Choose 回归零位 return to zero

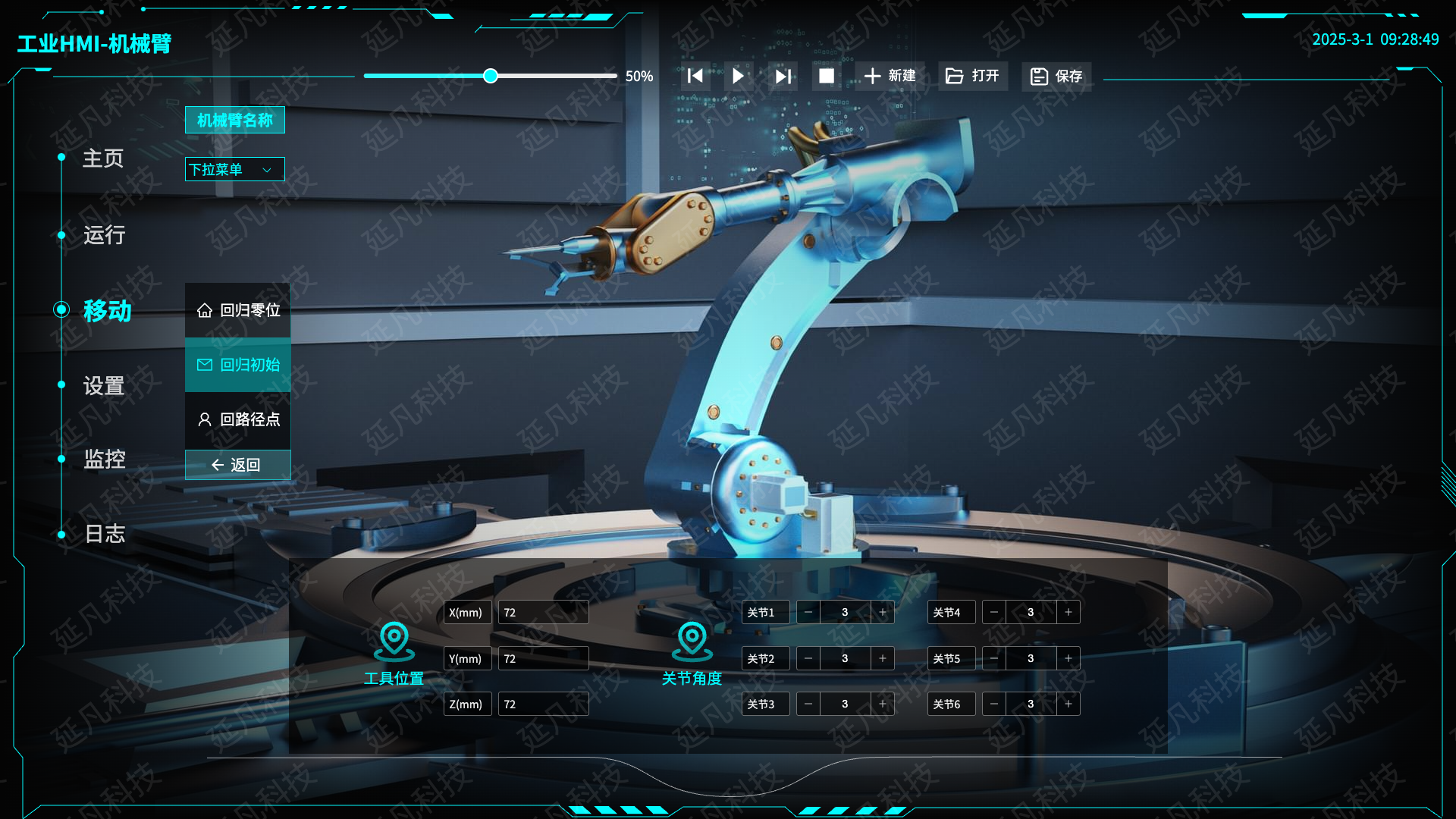point(238,310)
